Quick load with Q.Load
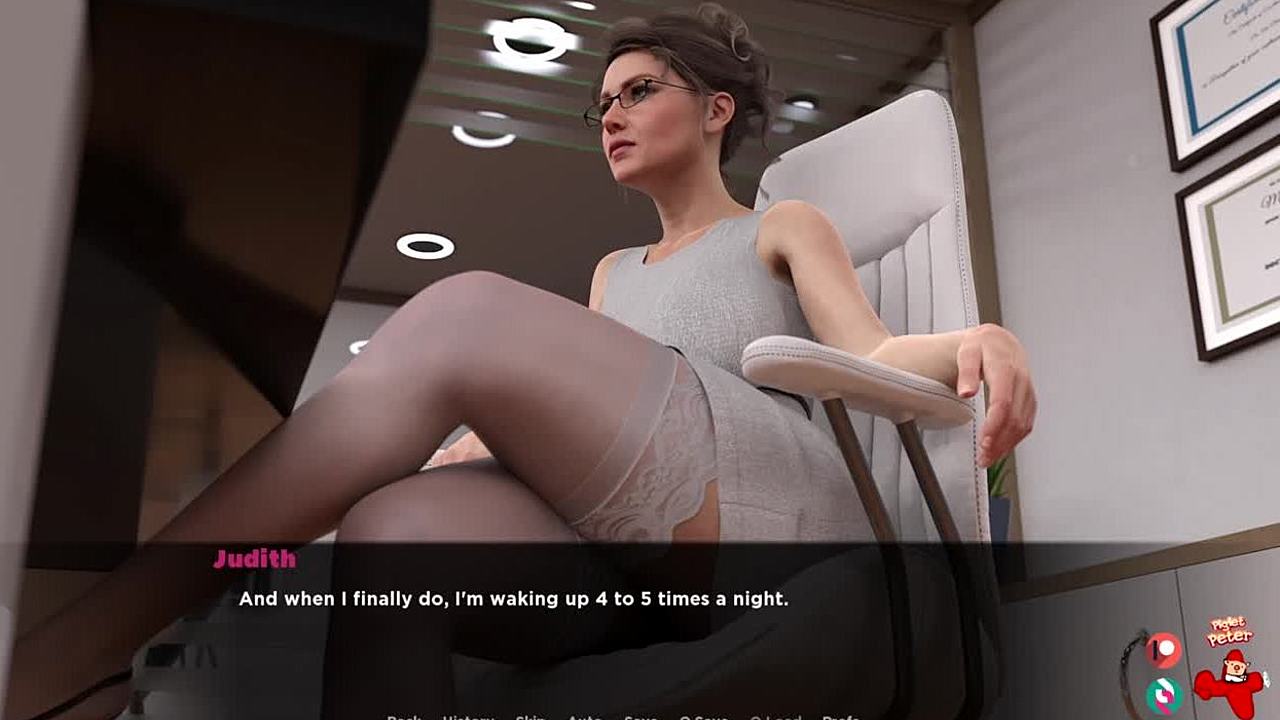 pyautogui.click(x=775, y=716)
